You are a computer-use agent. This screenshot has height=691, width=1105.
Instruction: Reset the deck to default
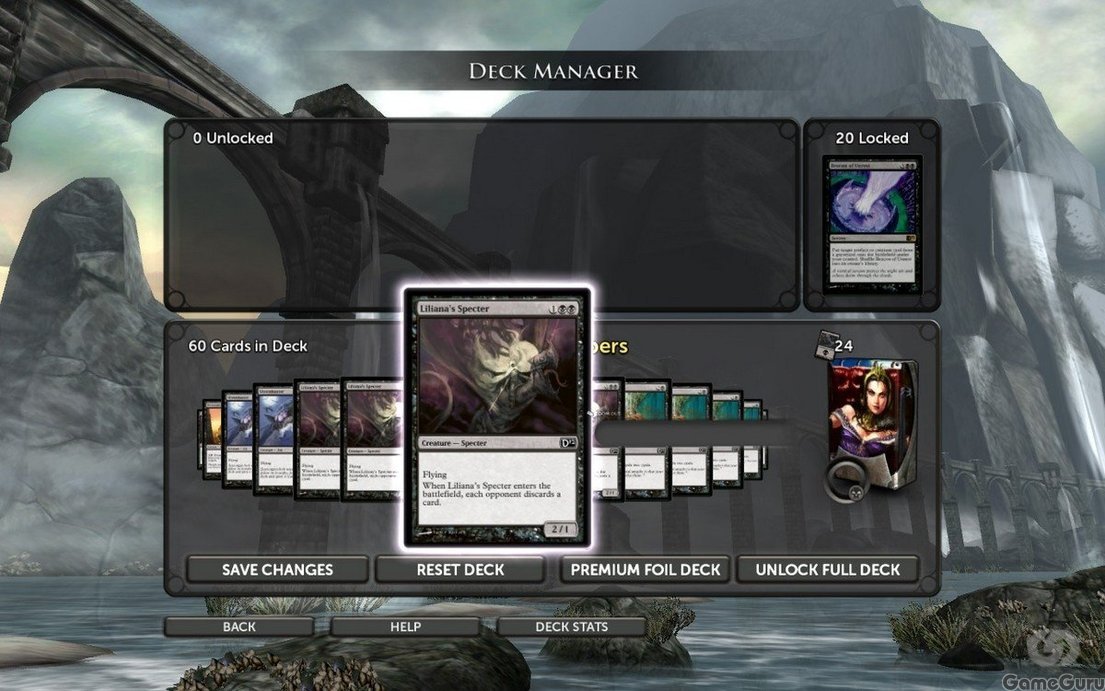click(x=460, y=570)
